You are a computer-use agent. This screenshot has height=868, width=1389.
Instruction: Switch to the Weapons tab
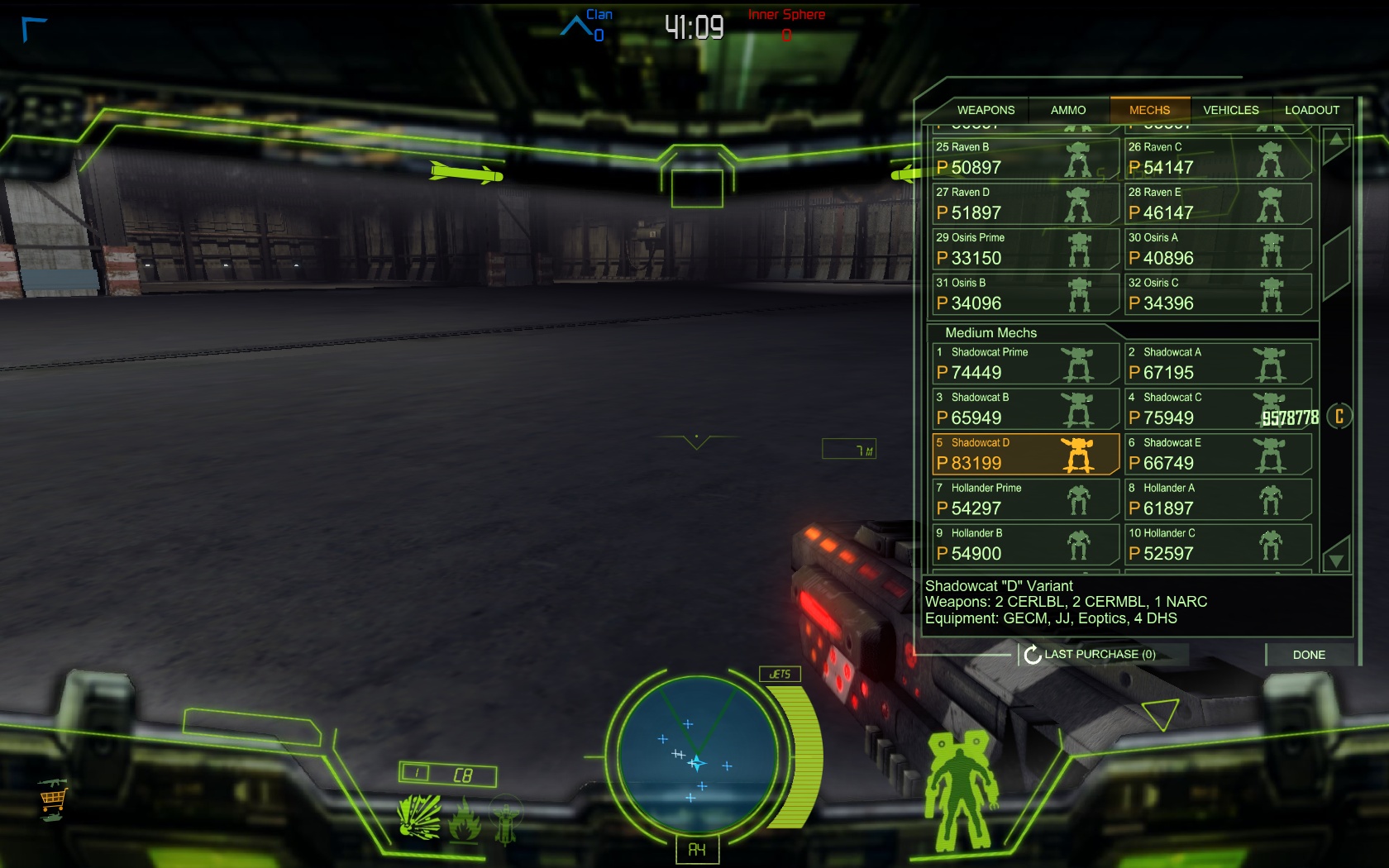985,110
